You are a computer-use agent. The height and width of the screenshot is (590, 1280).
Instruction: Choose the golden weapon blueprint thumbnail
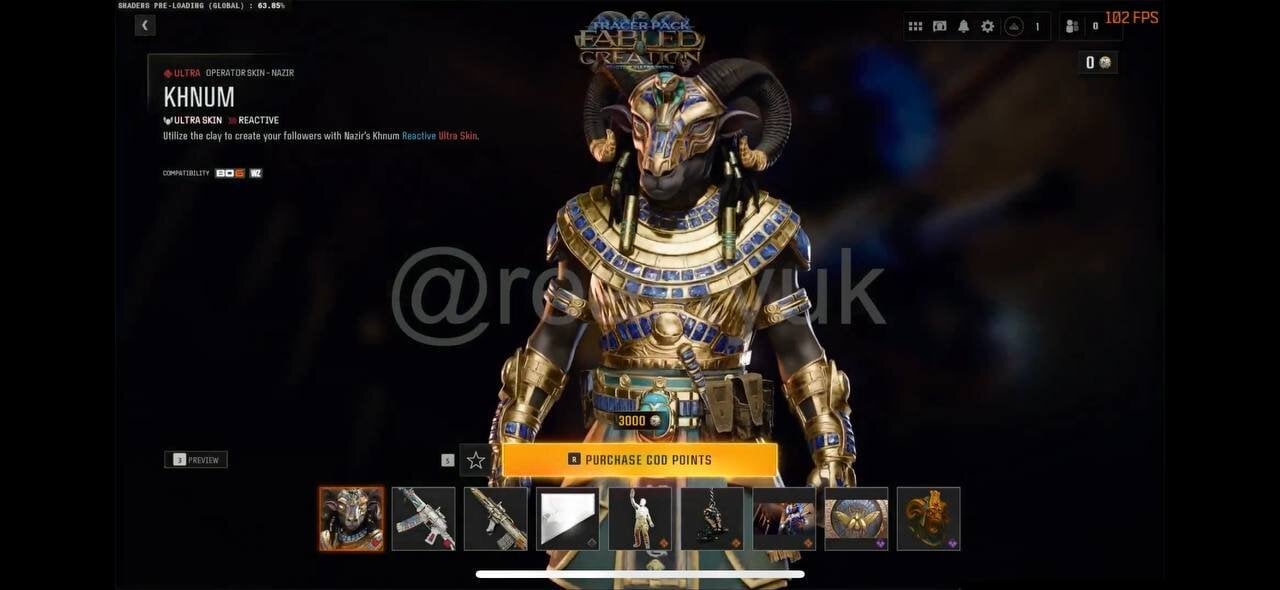click(x=495, y=519)
